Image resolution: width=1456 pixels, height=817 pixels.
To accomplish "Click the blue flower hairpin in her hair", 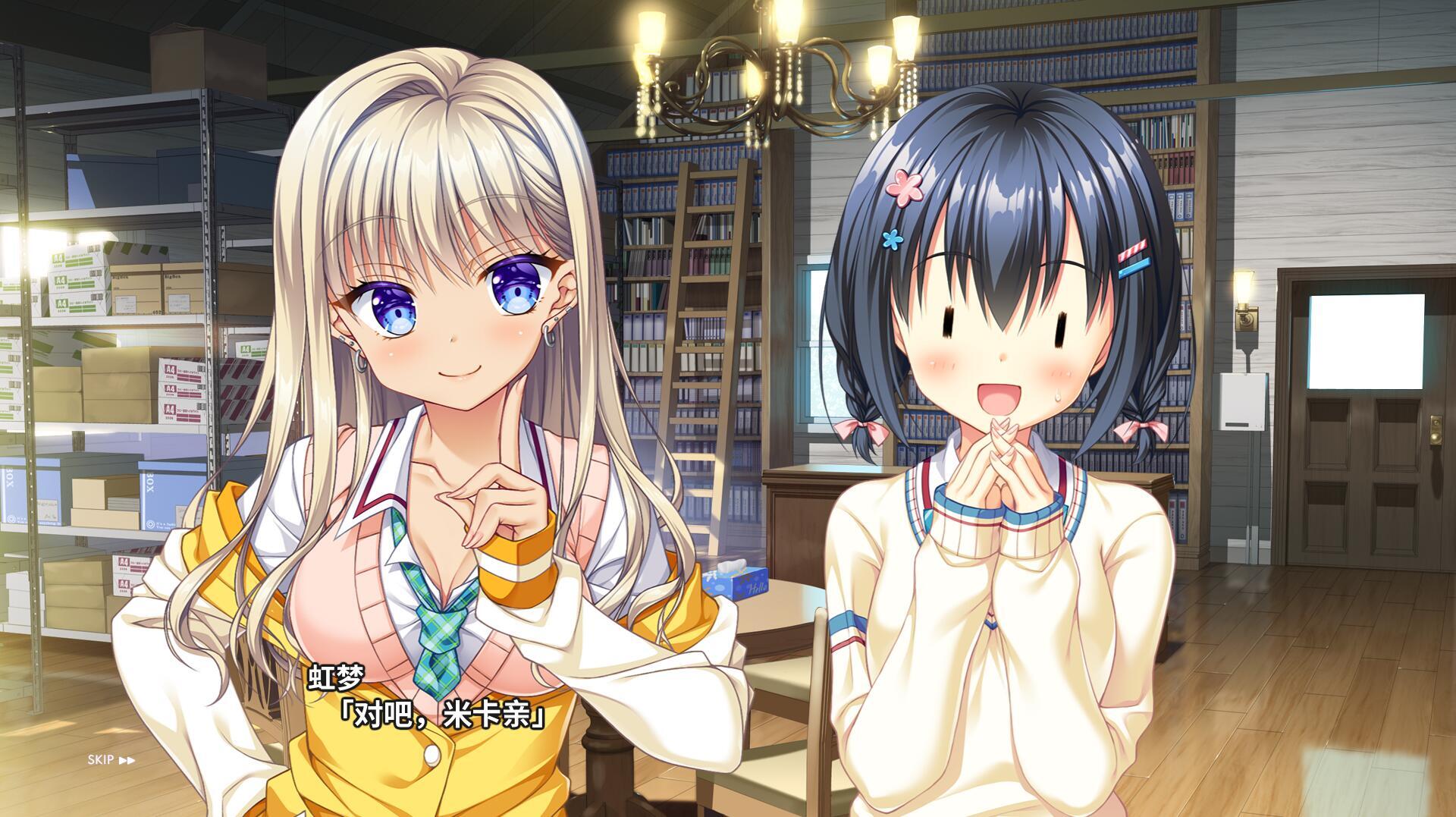I will [x=895, y=240].
